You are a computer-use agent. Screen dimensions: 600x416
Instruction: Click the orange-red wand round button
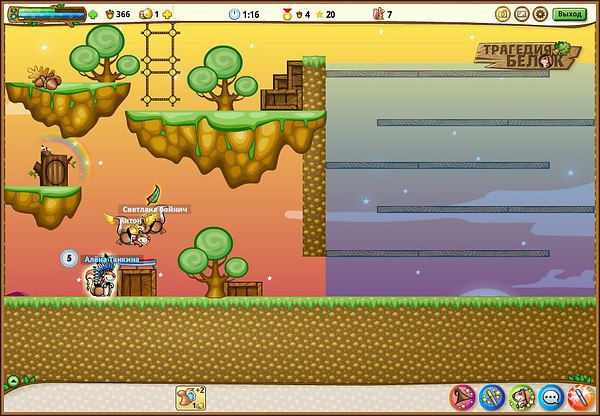(579, 397)
